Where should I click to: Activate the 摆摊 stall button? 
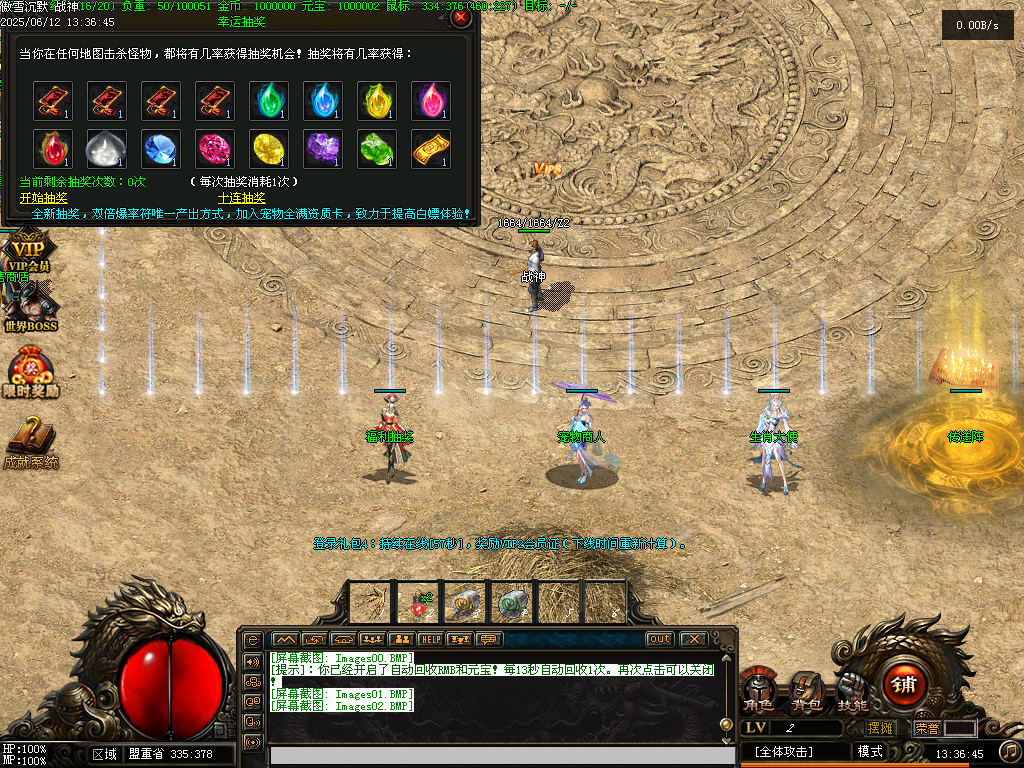[x=880, y=728]
